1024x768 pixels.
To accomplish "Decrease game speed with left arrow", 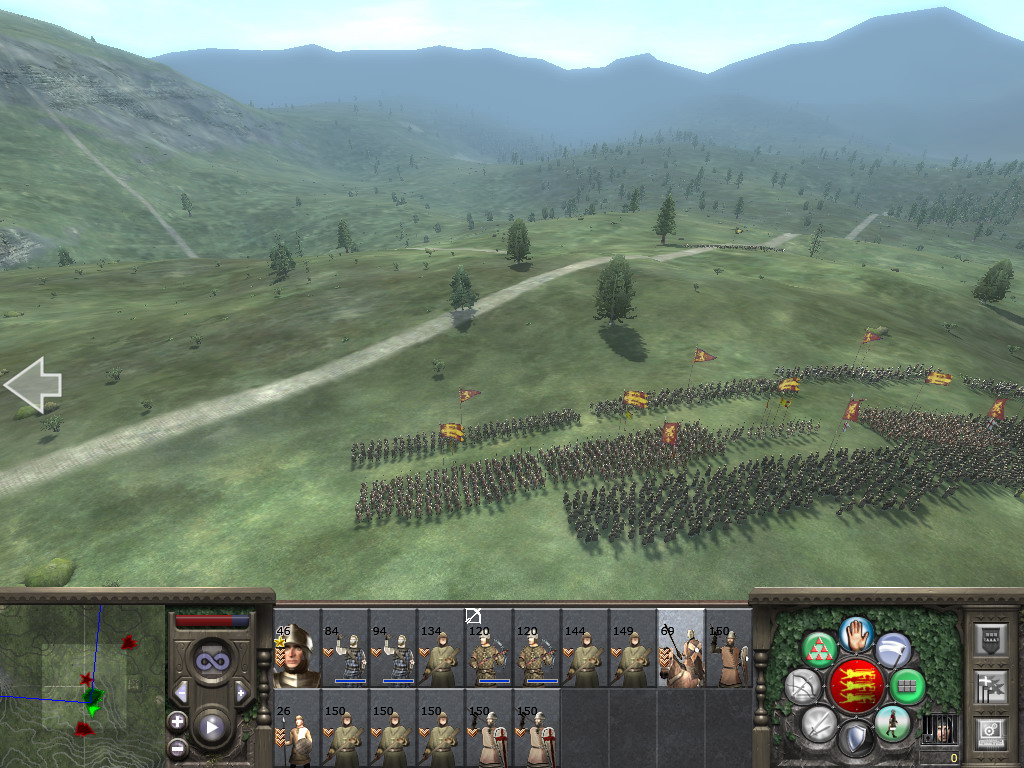I will click(x=181, y=692).
